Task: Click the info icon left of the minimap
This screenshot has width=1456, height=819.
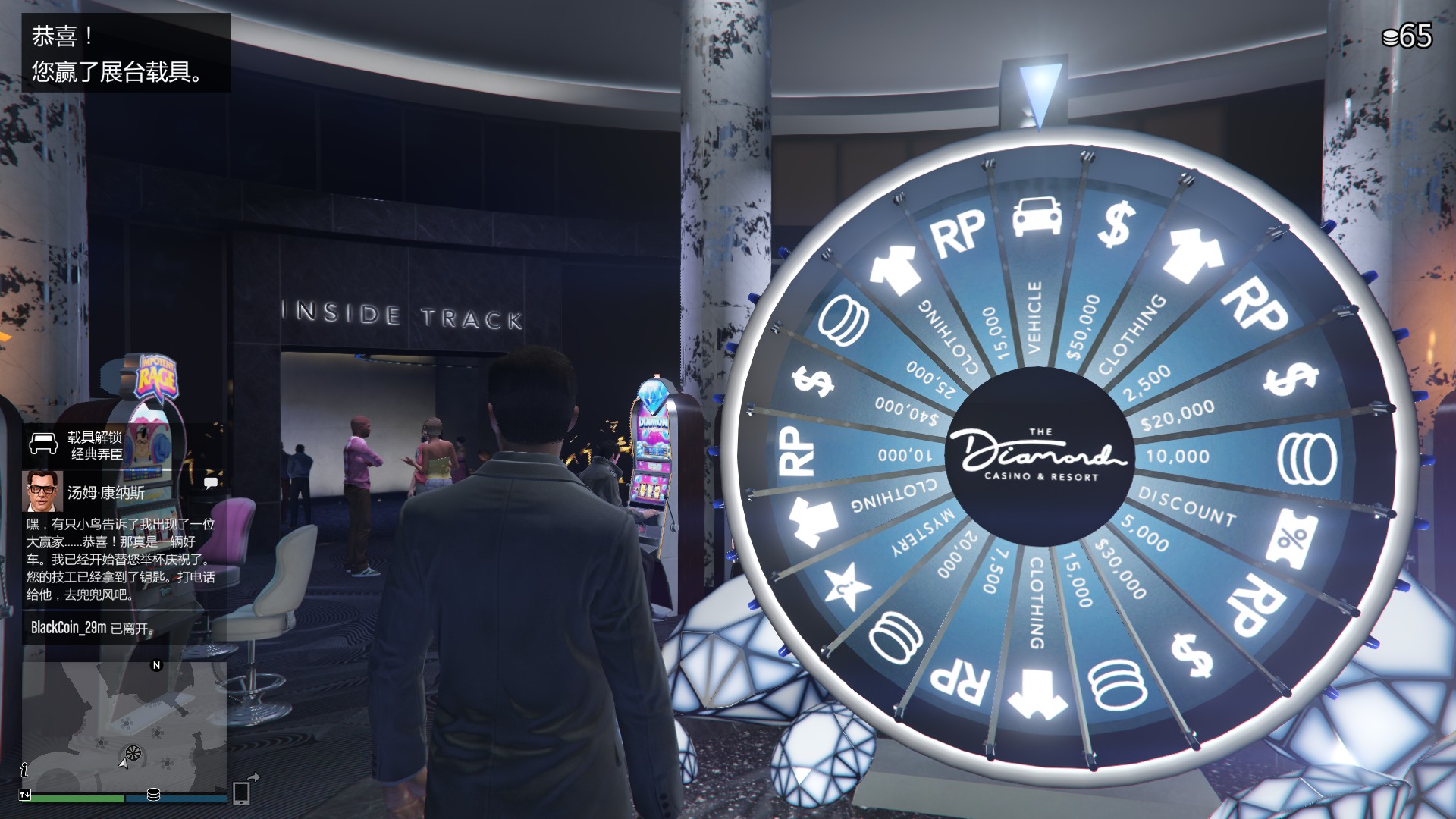Action: point(24,770)
